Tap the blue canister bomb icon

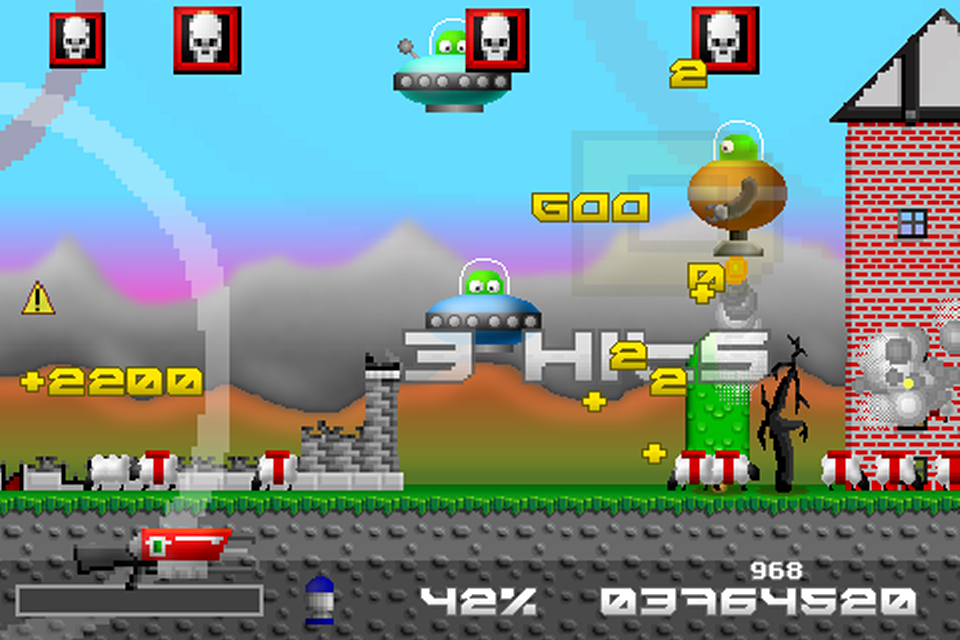click(318, 599)
